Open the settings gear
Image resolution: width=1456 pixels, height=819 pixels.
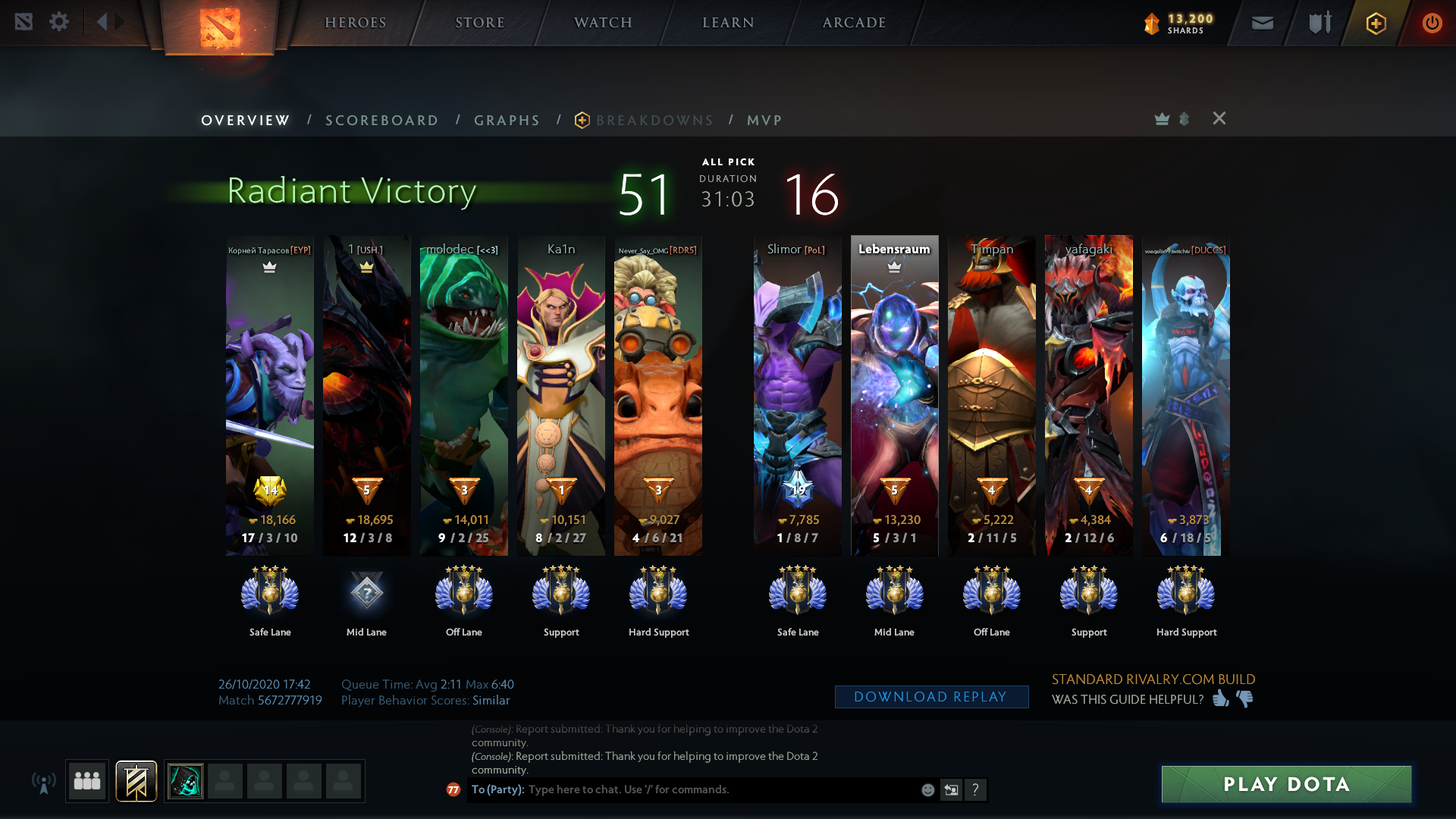point(59,22)
